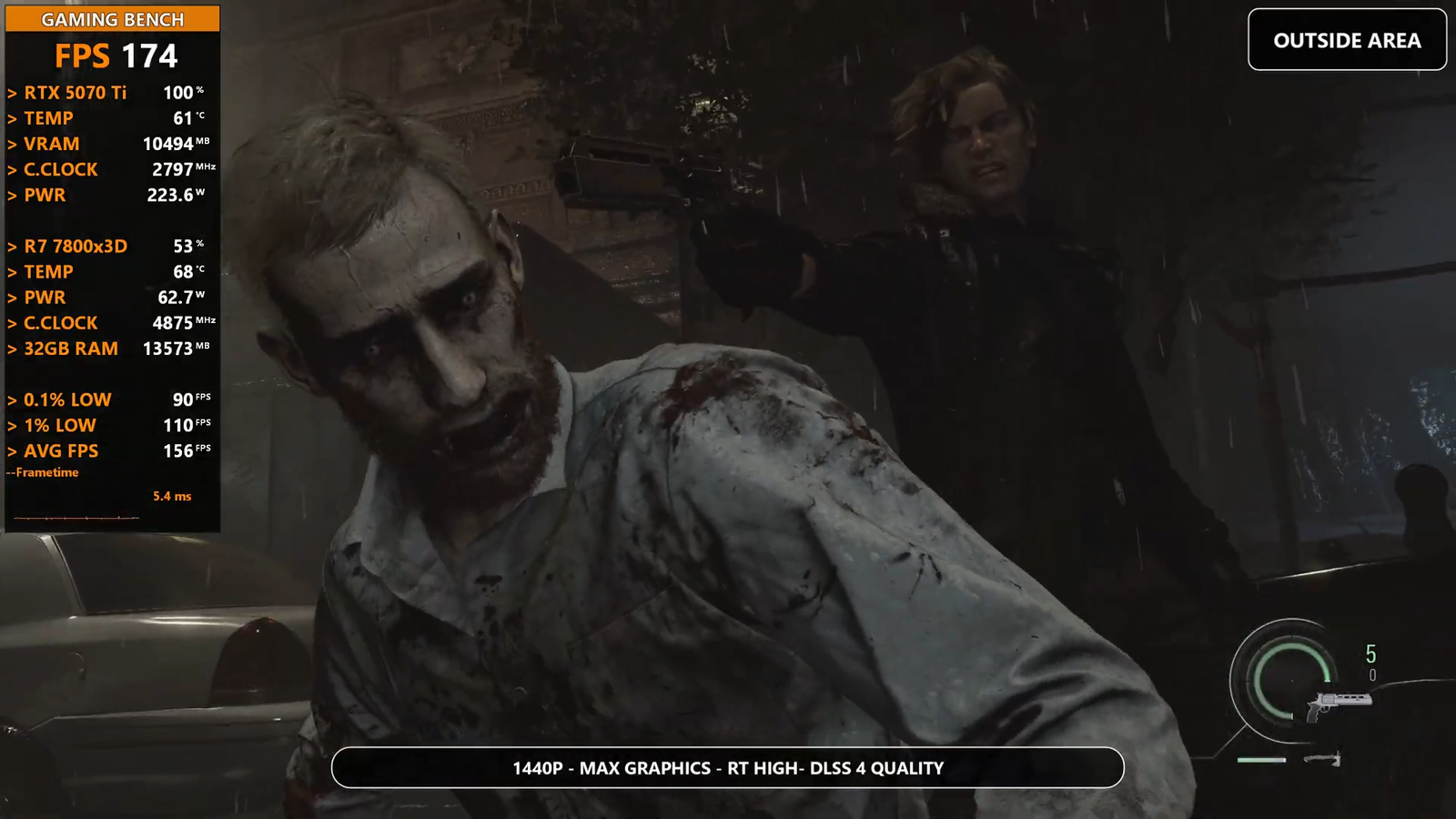Click the 1440P graphics settings banner

727,768
